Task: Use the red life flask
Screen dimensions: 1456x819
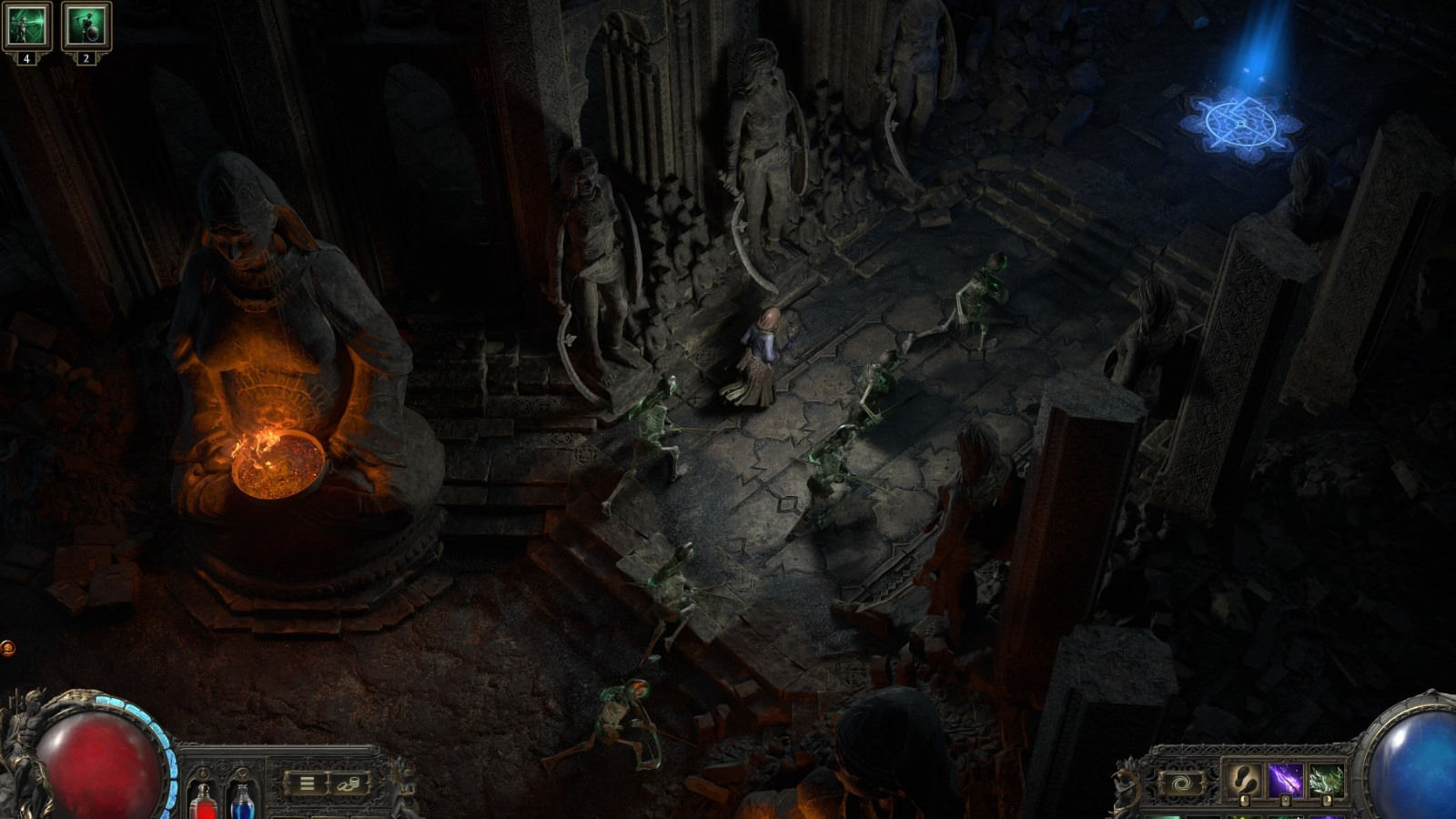Action: [x=203, y=801]
